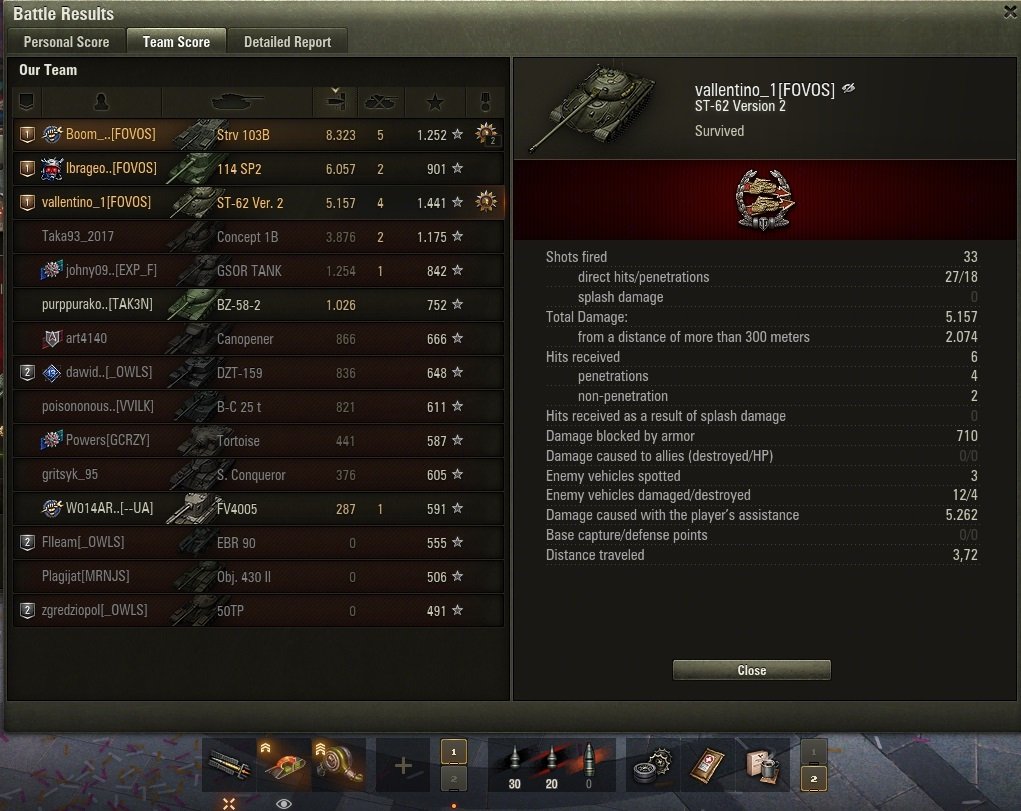Select the Team Score tab
The height and width of the screenshot is (811, 1021).
(x=176, y=42)
